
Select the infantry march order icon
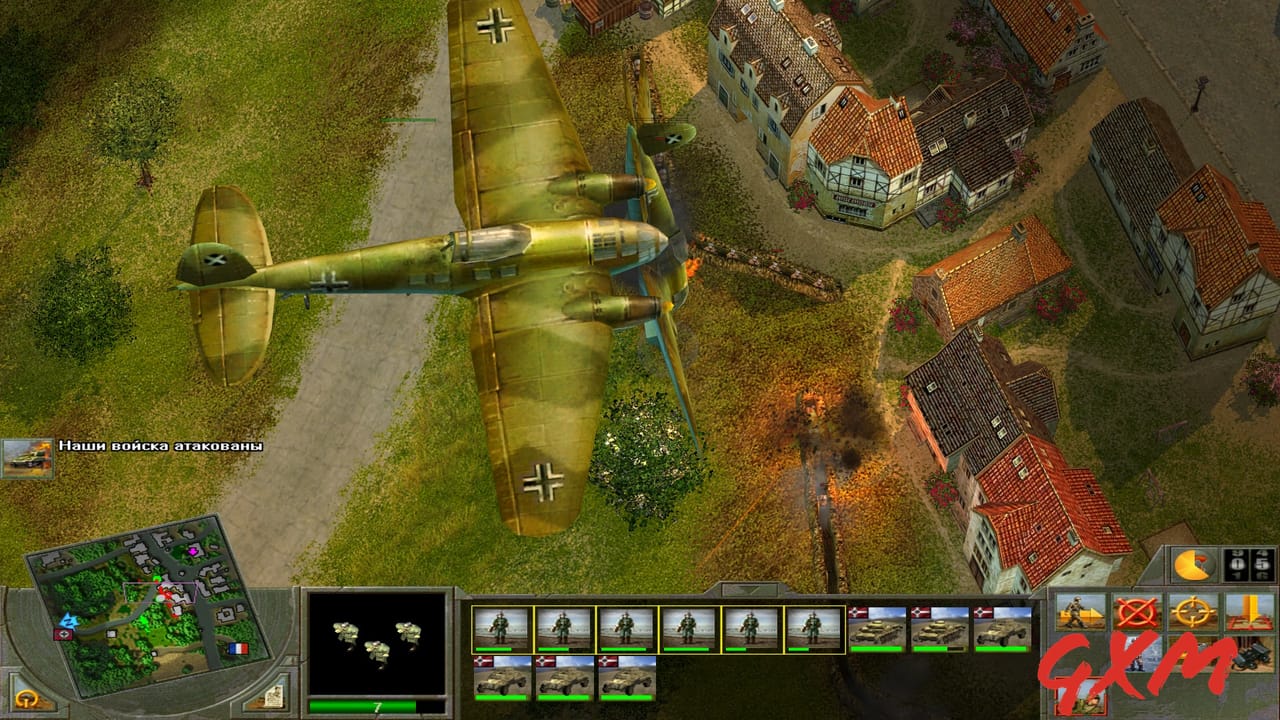(1078, 610)
